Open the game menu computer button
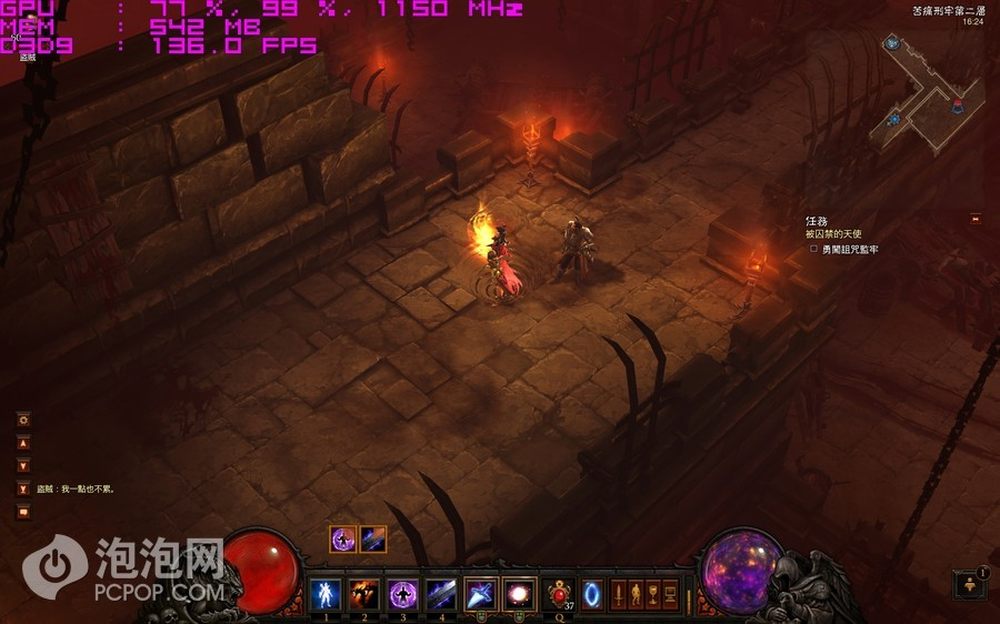Viewport: 1000px width, 624px height. click(x=670, y=592)
